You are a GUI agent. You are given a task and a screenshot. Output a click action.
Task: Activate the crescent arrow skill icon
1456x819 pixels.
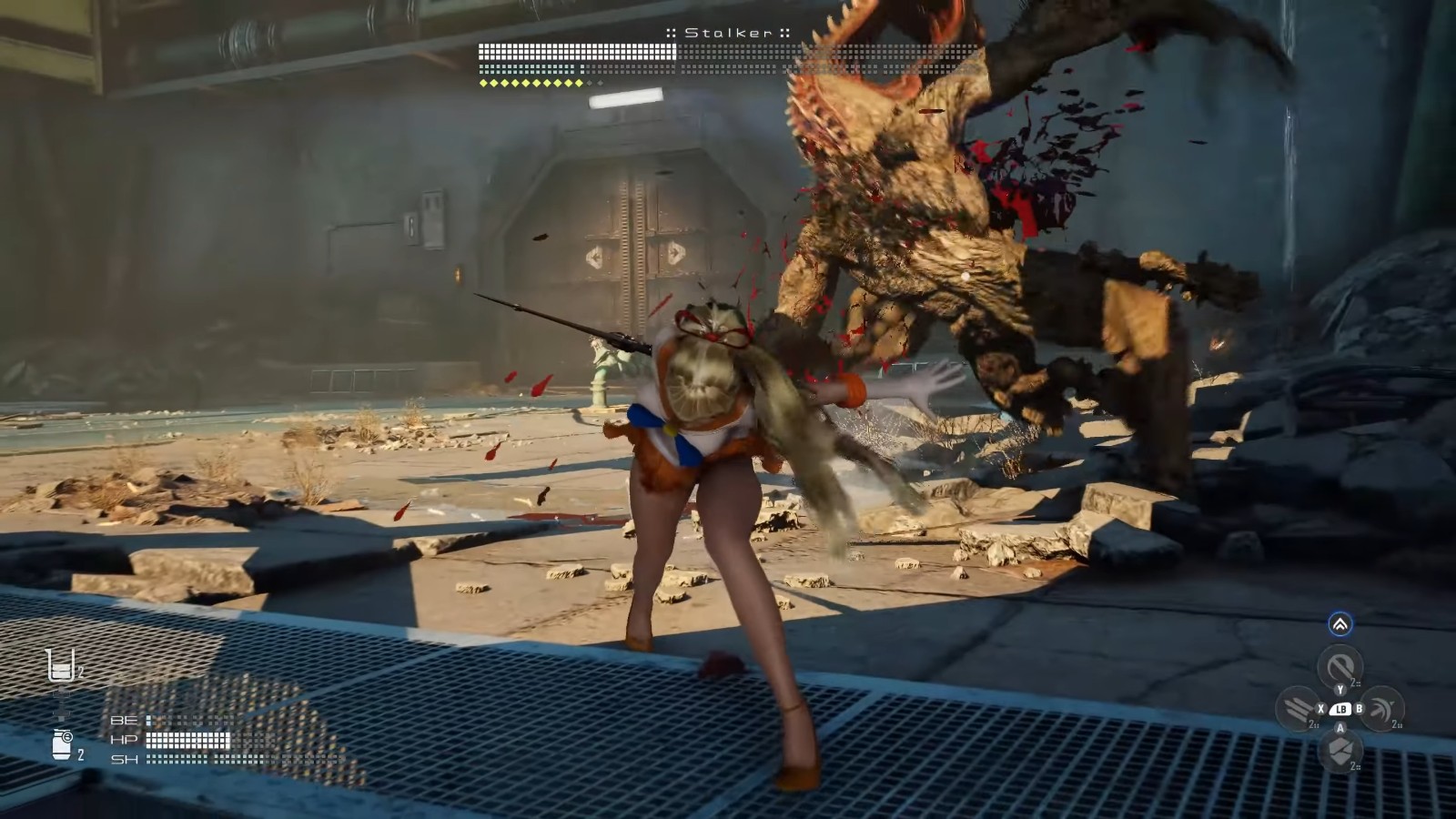(x=1381, y=708)
